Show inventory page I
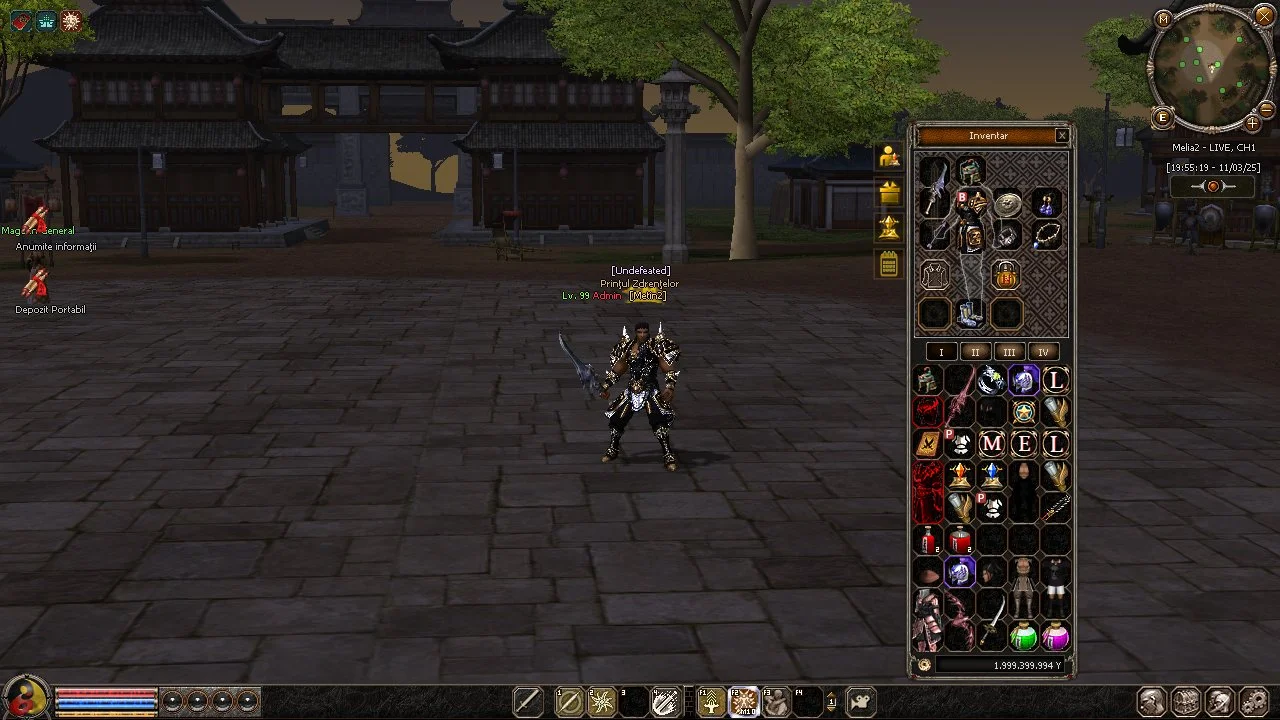The image size is (1280, 720). pos(941,352)
